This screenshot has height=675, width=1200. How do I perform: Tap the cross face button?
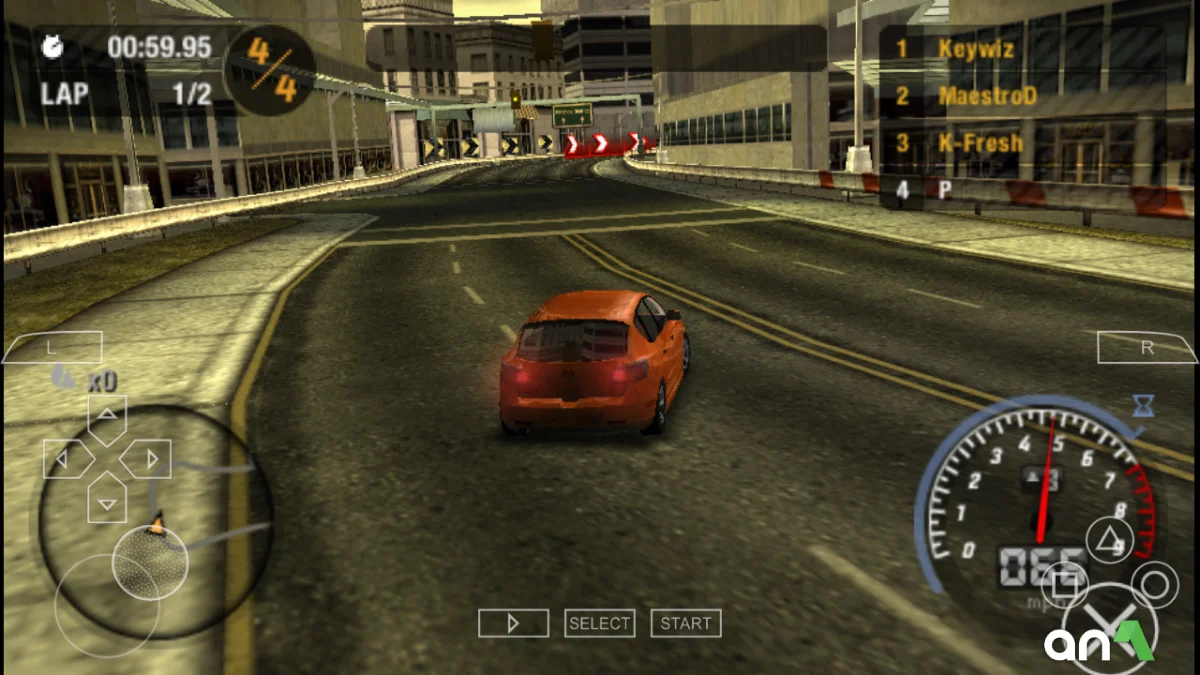[x=1110, y=628]
